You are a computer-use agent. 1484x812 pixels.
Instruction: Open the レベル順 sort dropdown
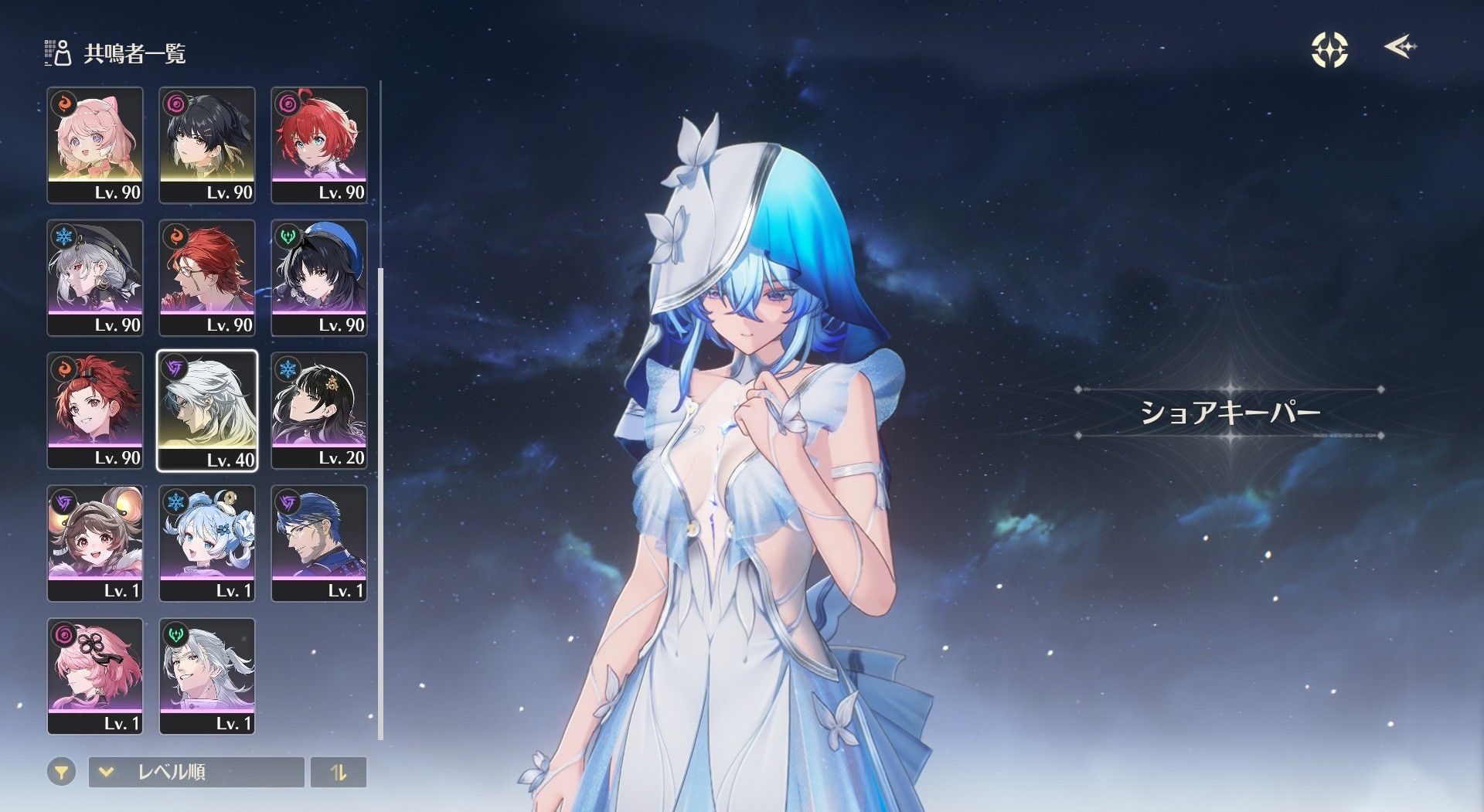pyautogui.click(x=196, y=772)
